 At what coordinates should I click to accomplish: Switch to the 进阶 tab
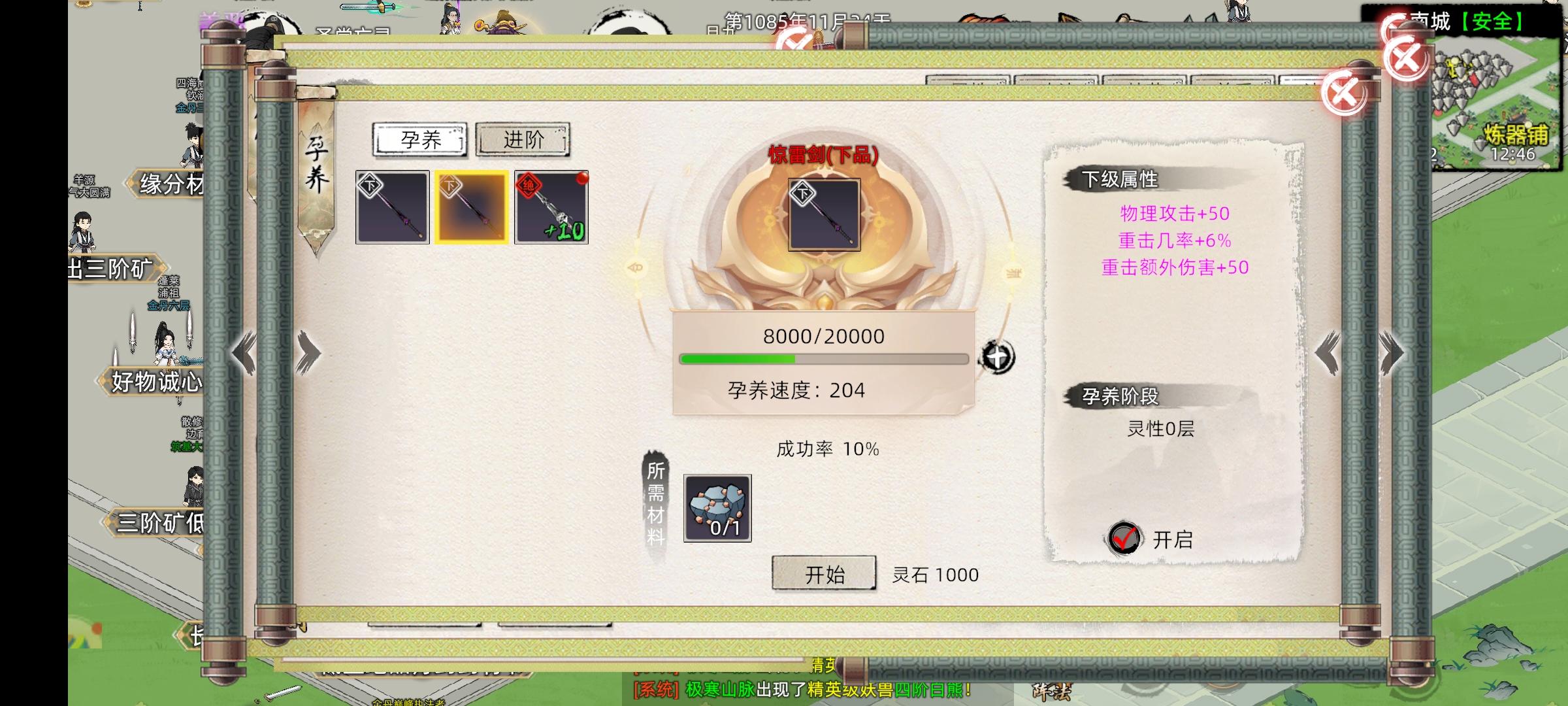point(522,139)
